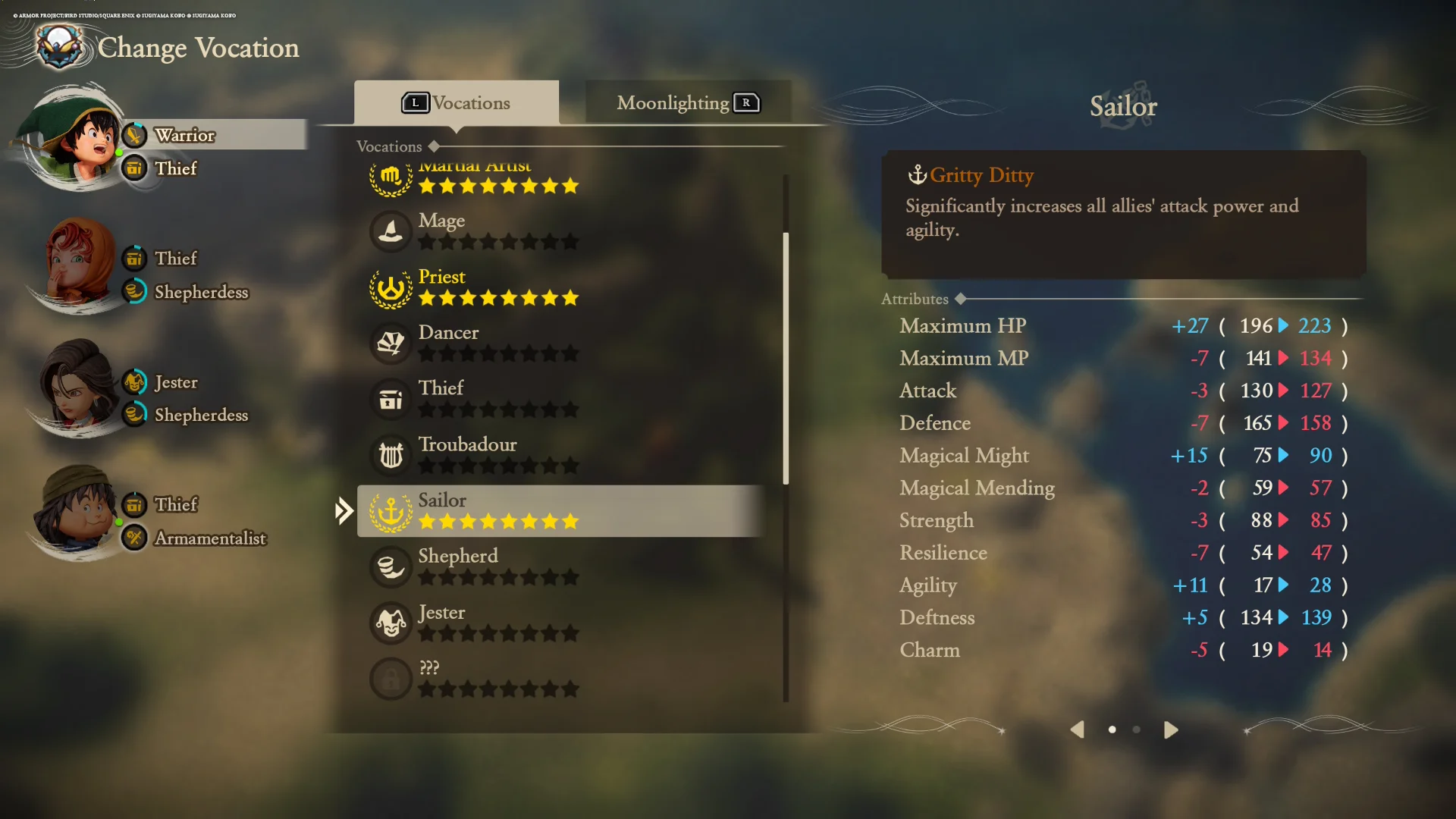Select the highlighted Sailor vocation
1456x819 pixels.
pos(561,511)
